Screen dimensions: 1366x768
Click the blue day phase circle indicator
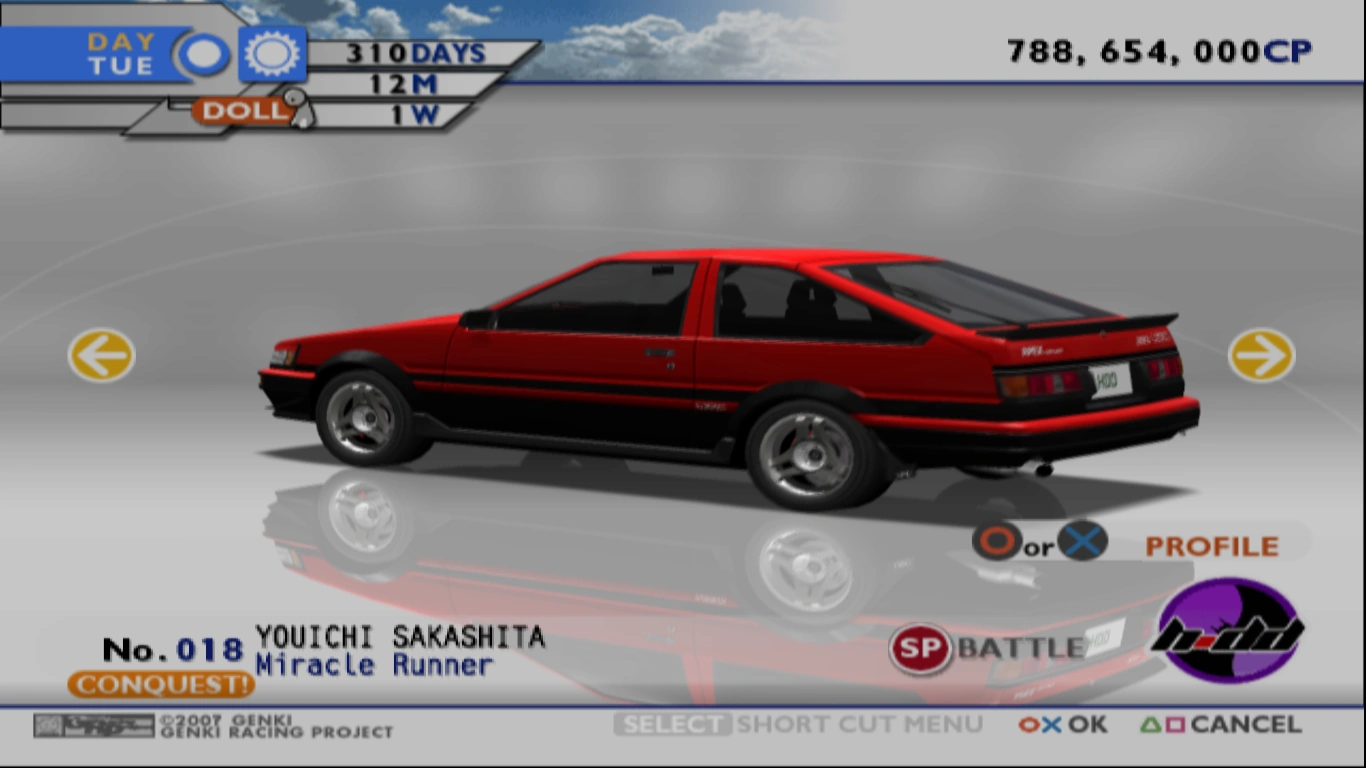click(x=203, y=52)
